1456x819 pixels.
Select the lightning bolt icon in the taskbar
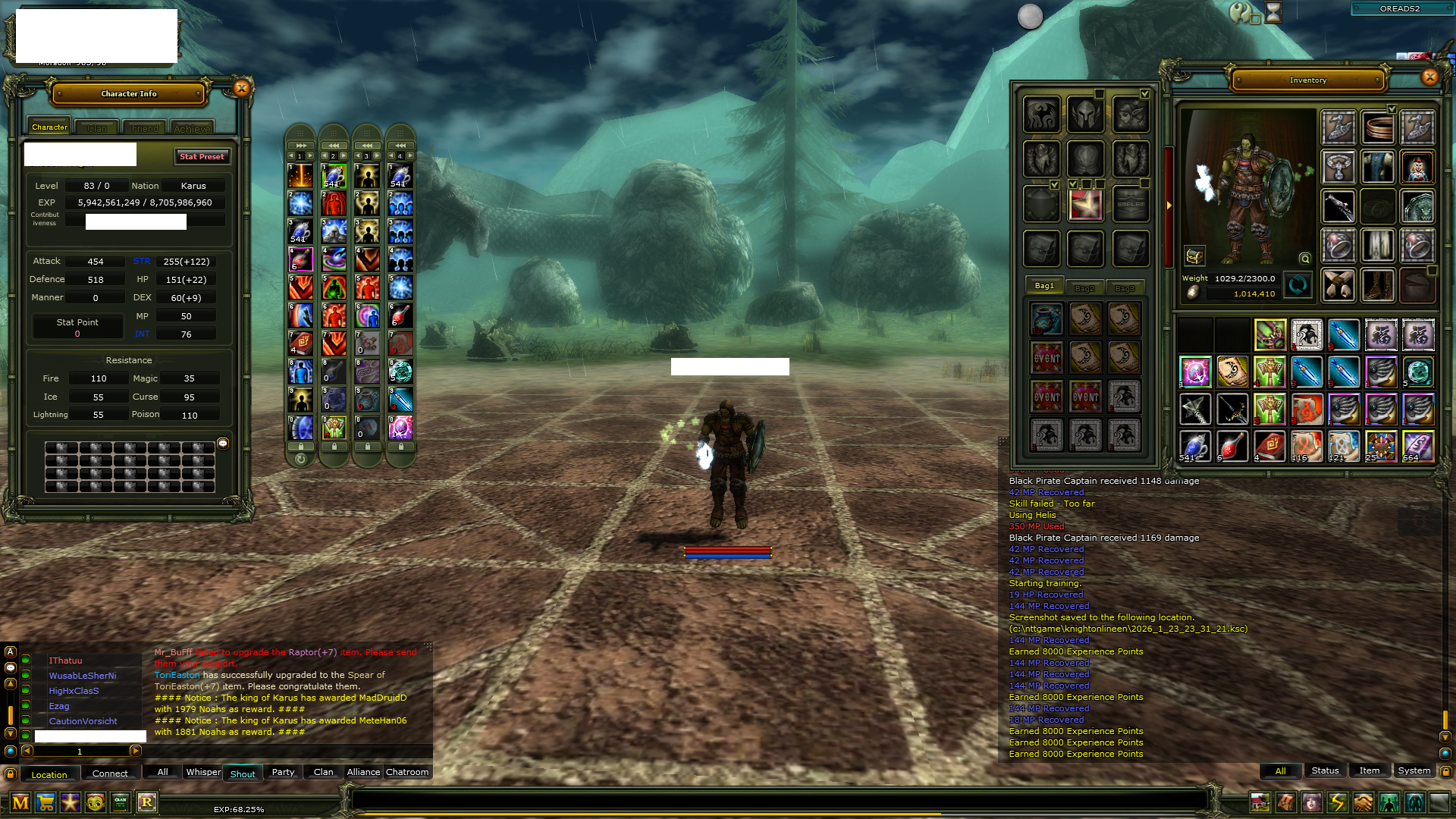pyautogui.click(x=1338, y=801)
